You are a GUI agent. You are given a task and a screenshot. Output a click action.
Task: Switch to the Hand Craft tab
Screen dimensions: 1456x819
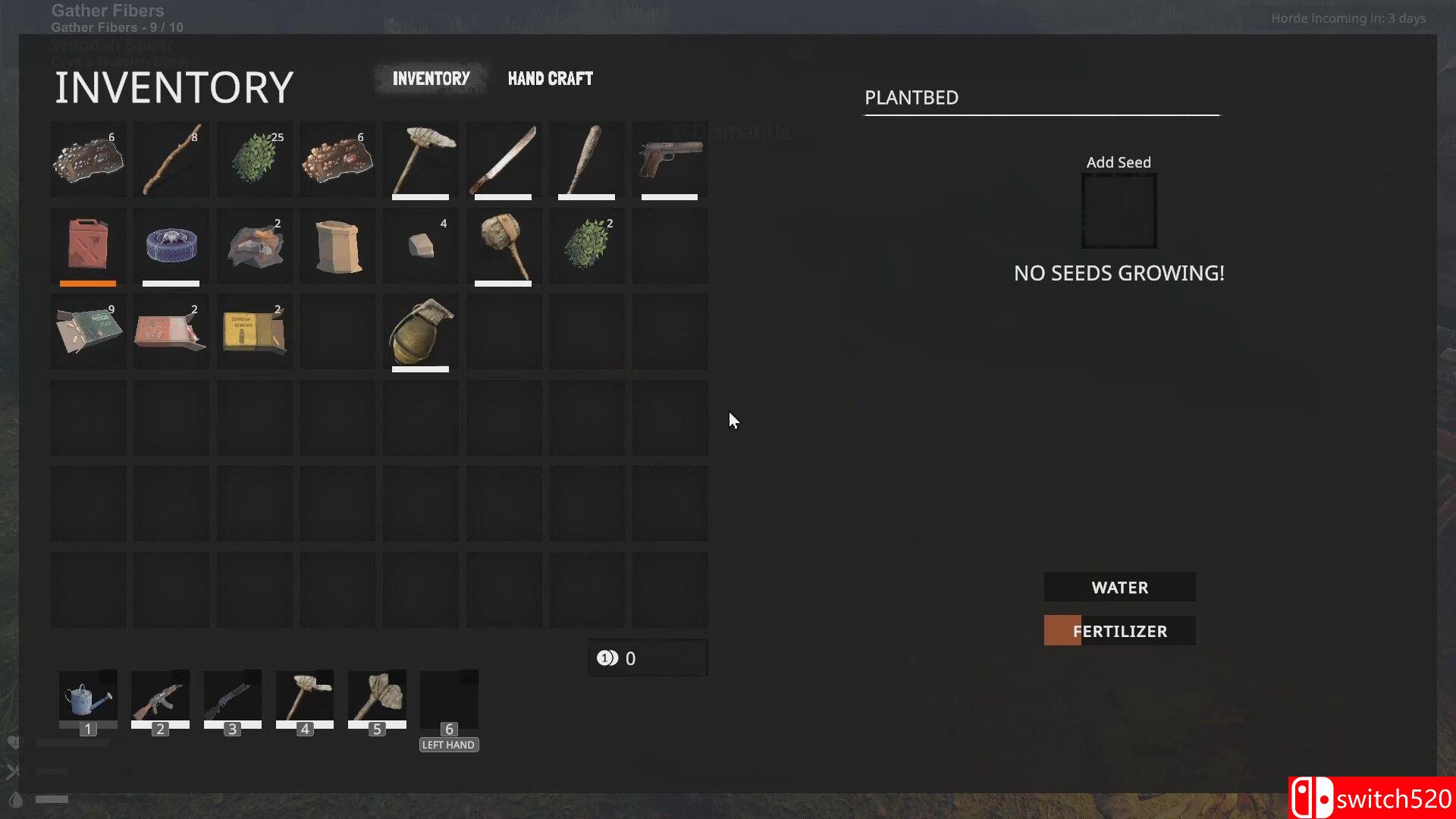click(550, 79)
